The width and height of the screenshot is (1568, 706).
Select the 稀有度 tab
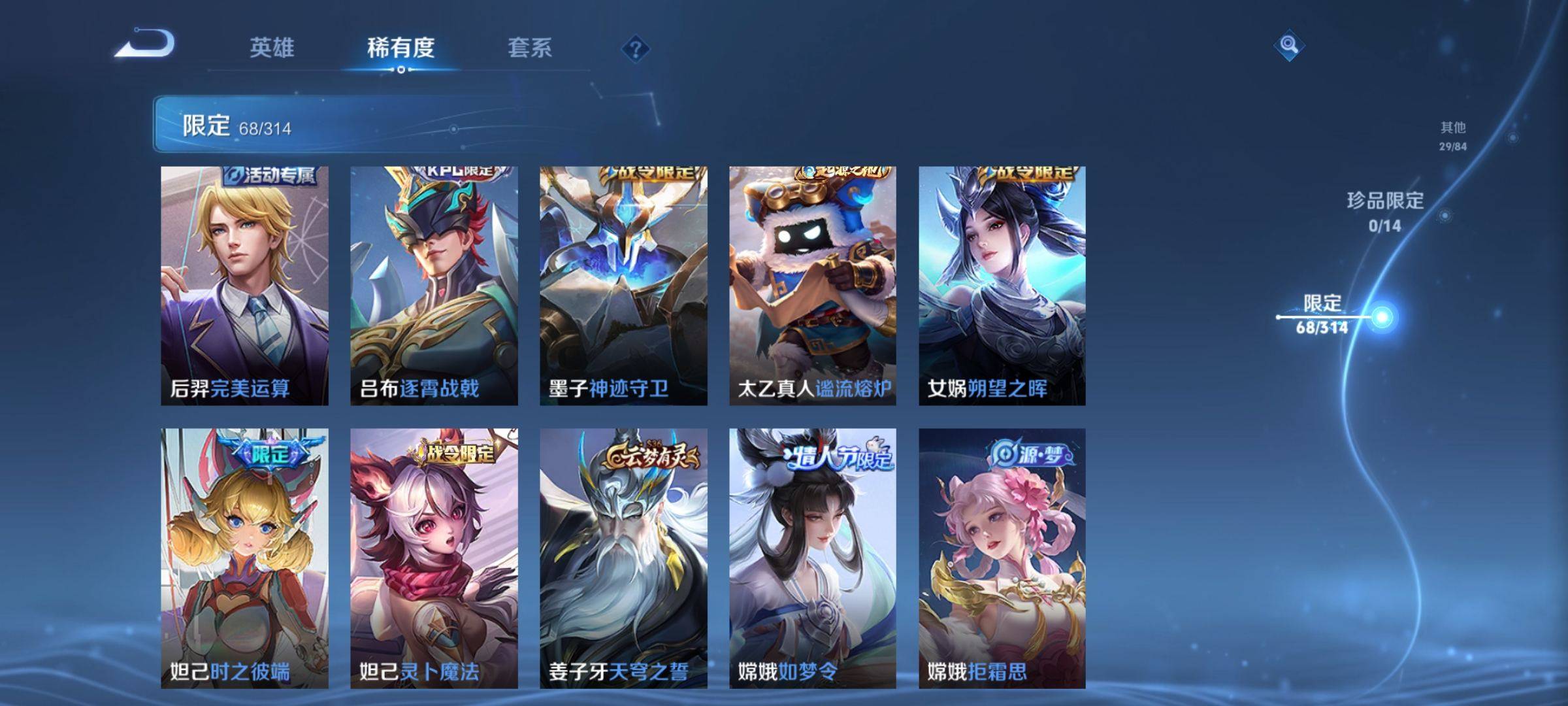tap(400, 48)
